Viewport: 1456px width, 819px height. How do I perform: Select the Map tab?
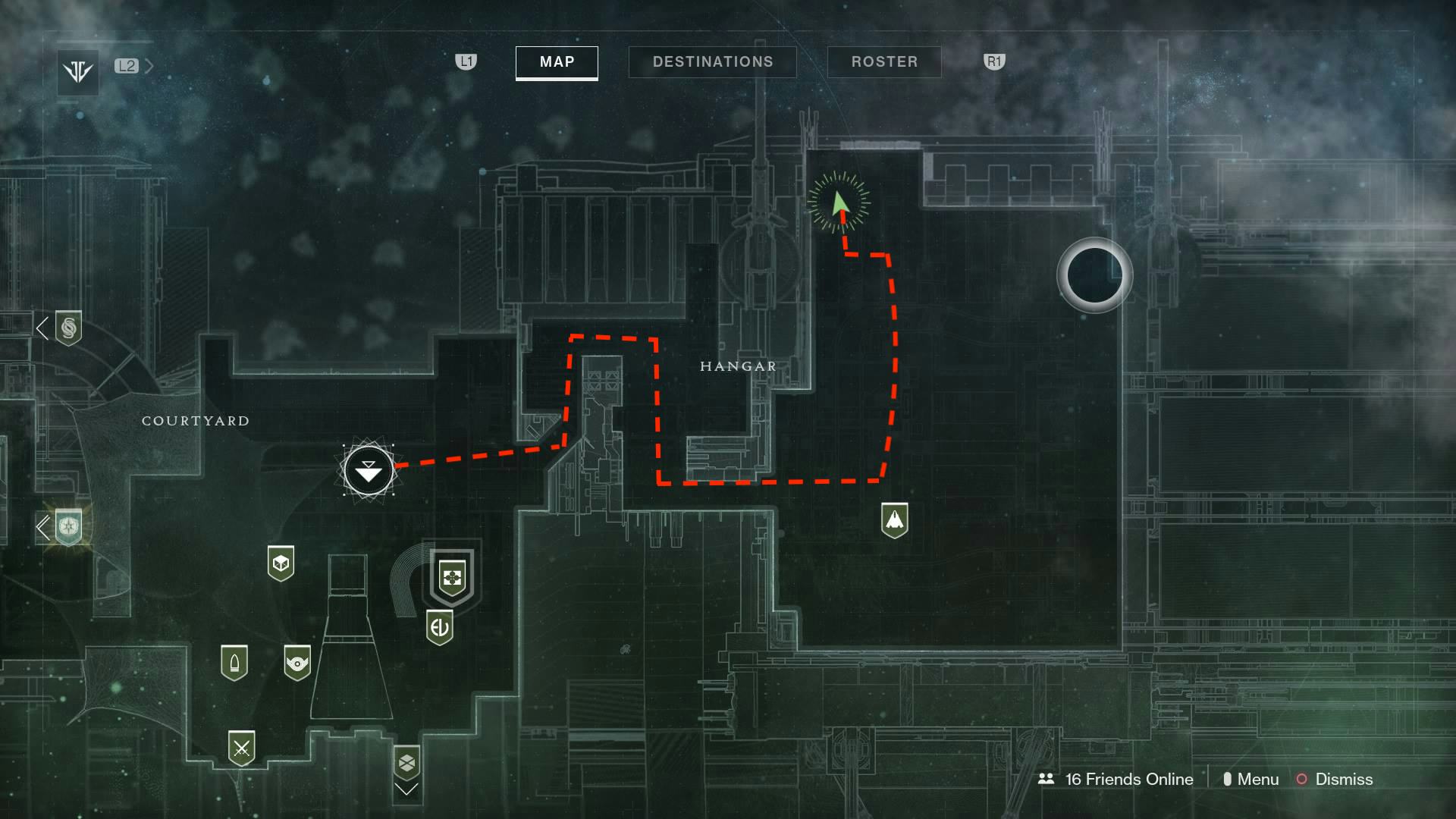tap(557, 62)
